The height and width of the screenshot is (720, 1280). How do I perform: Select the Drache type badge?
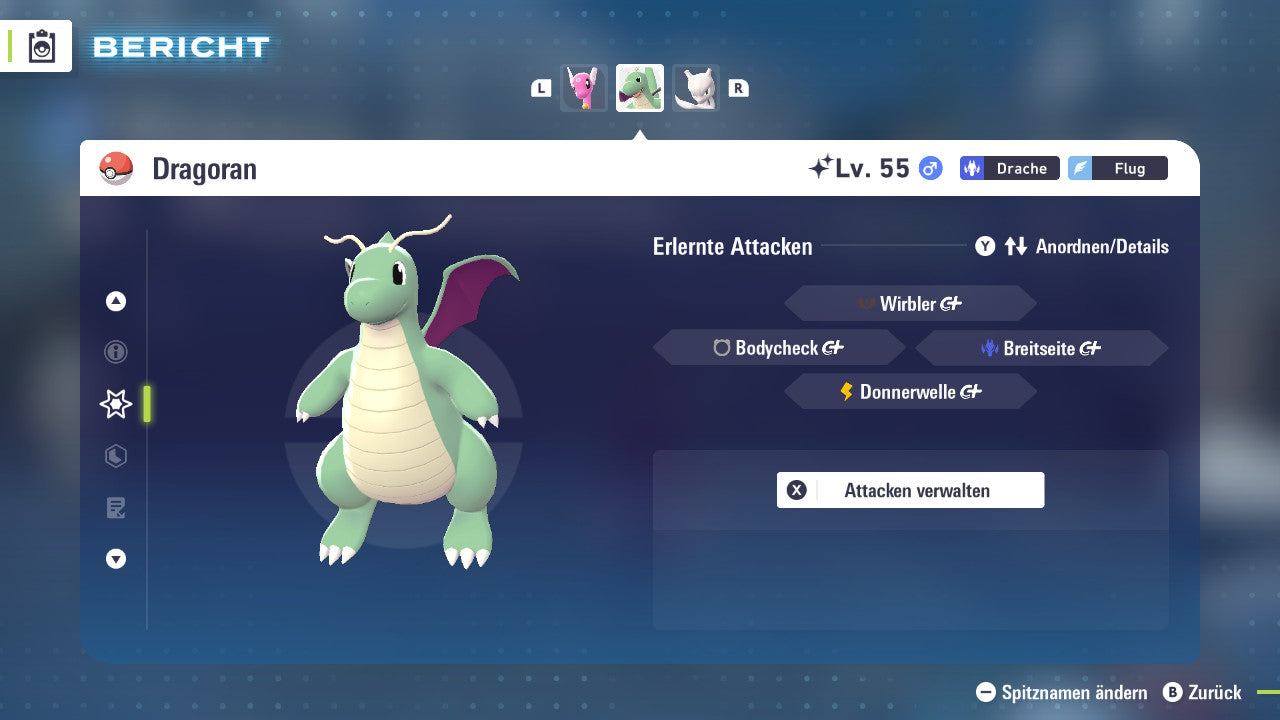click(x=1009, y=168)
